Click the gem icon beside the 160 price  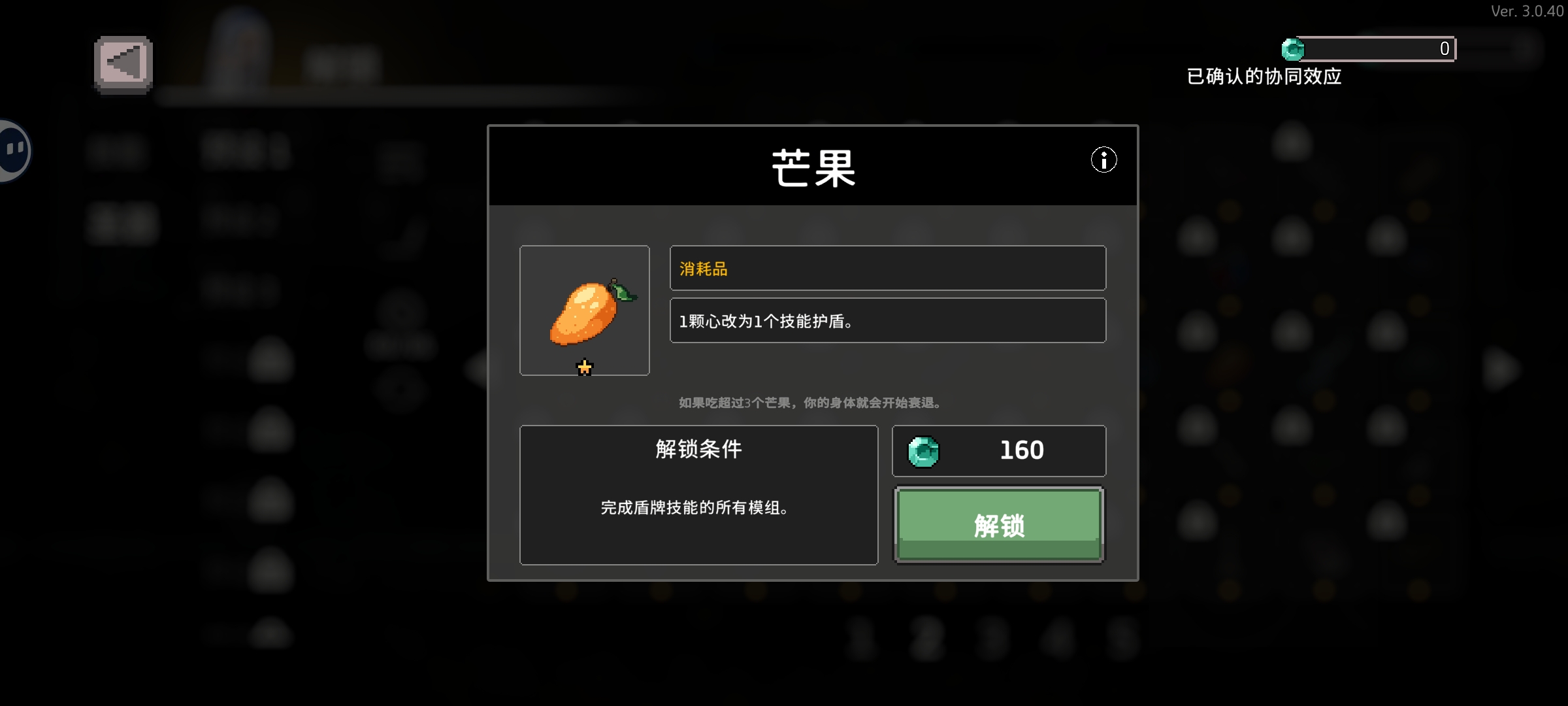pyautogui.click(x=924, y=450)
